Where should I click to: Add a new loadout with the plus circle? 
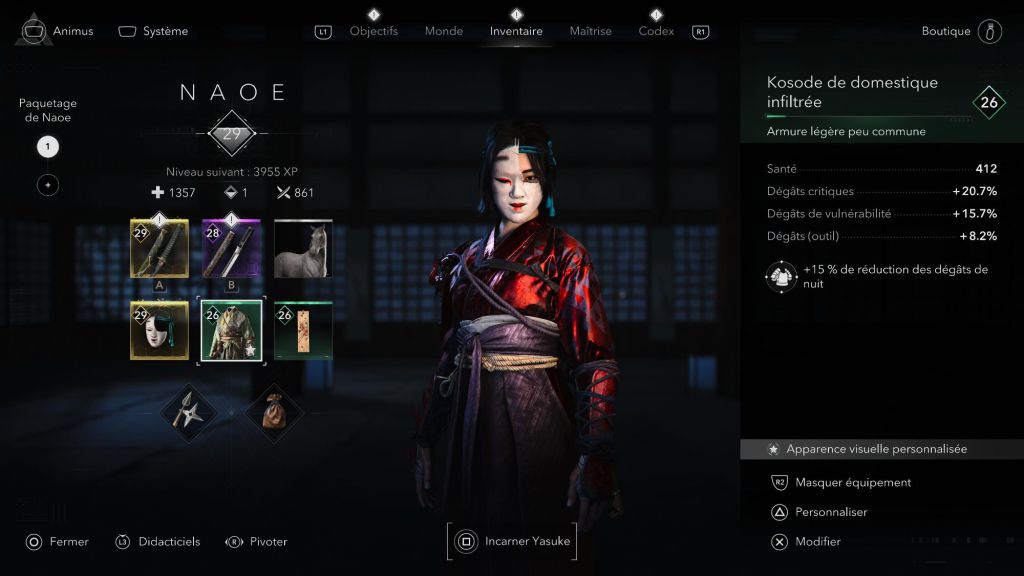point(48,185)
